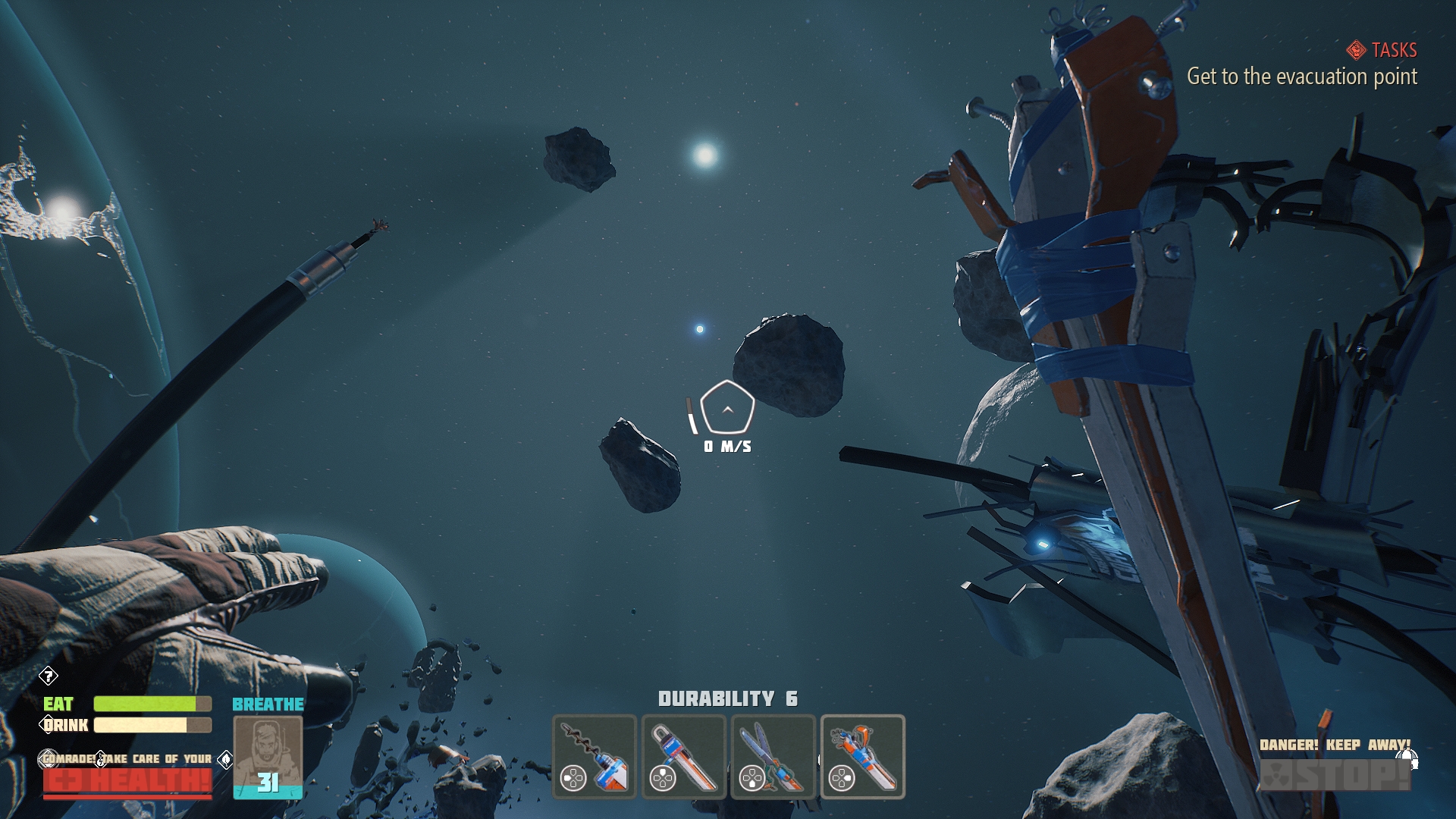Click the question mark diamond icon
This screenshot has height=819, width=1456.
49,676
